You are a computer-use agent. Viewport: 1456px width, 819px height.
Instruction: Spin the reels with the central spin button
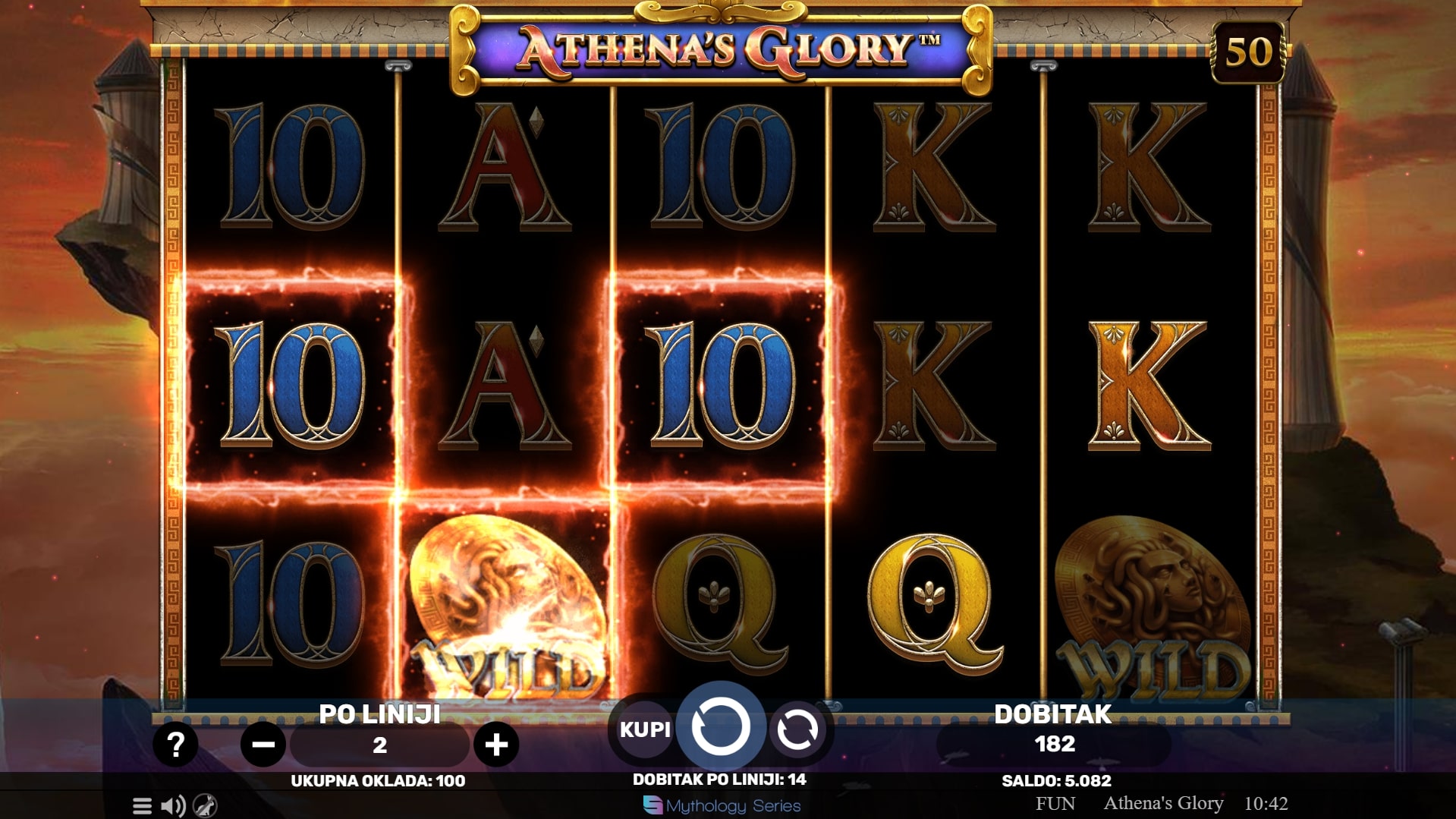coord(720,727)
